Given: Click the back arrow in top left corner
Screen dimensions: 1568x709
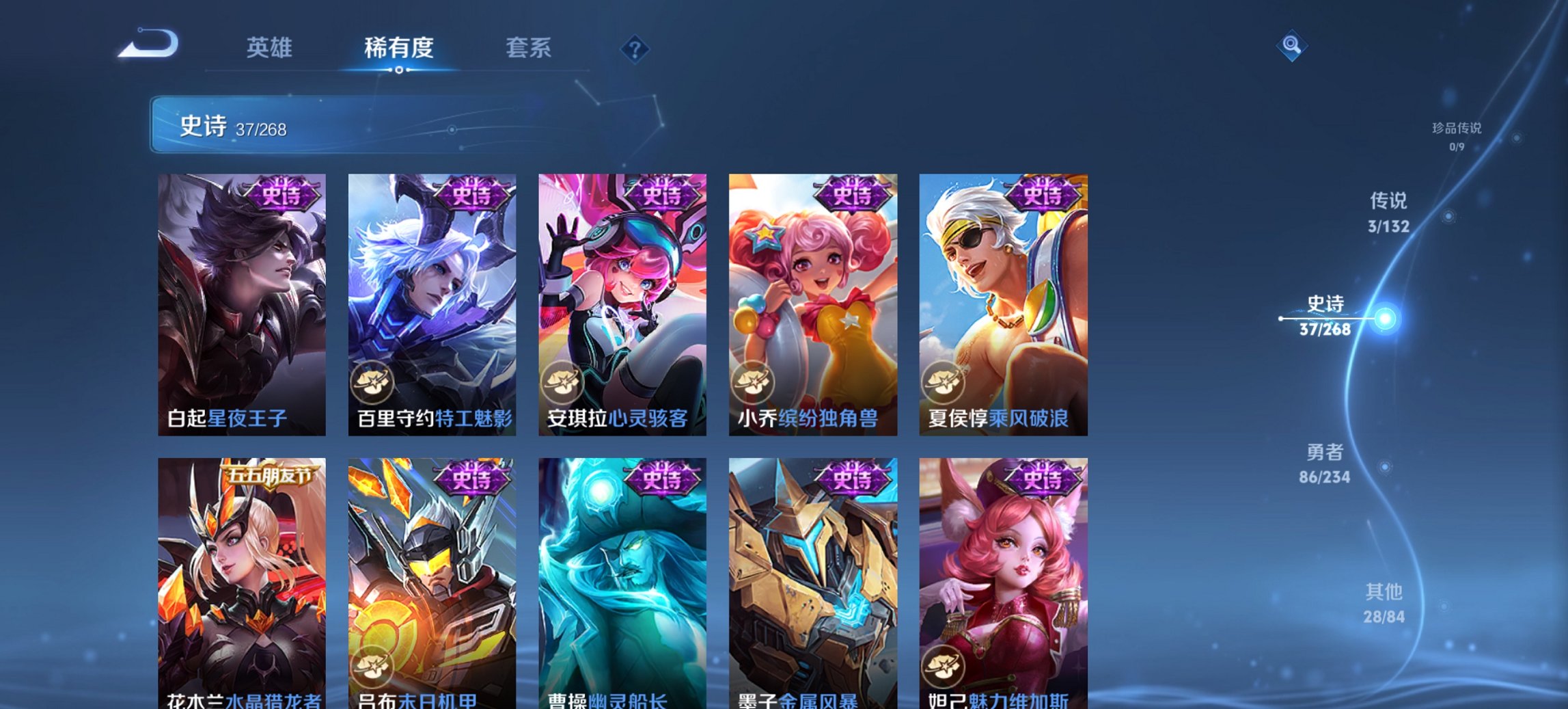Looking at the screenshot, I should coord(149,46).
